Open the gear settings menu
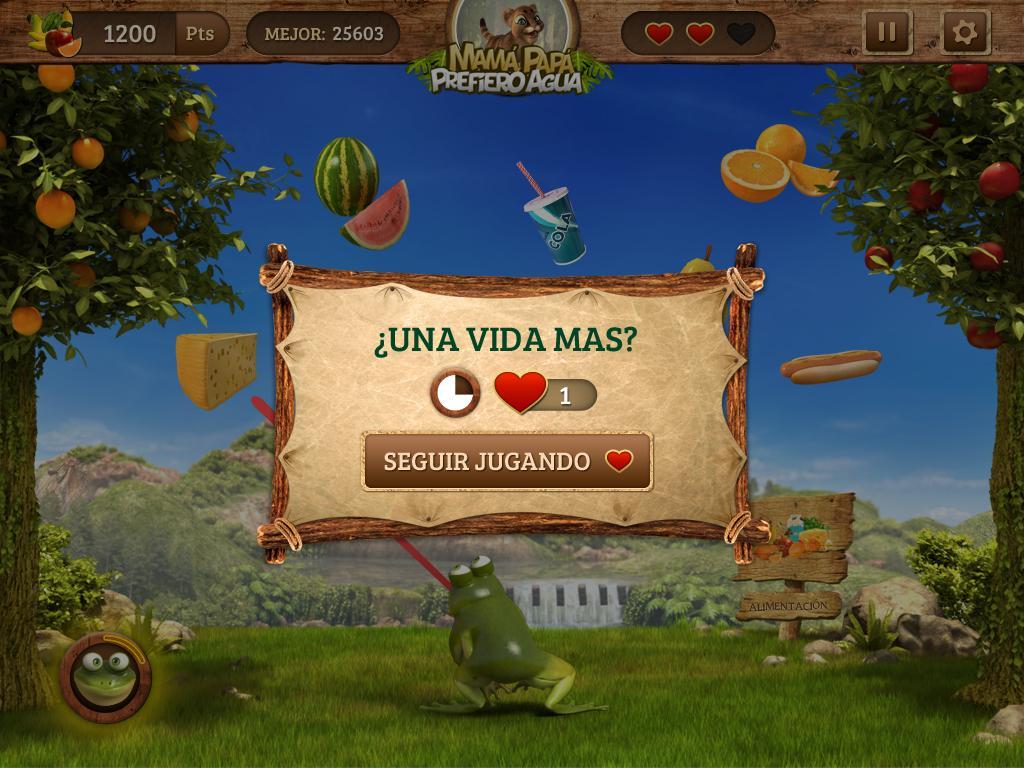 [965, 32]
